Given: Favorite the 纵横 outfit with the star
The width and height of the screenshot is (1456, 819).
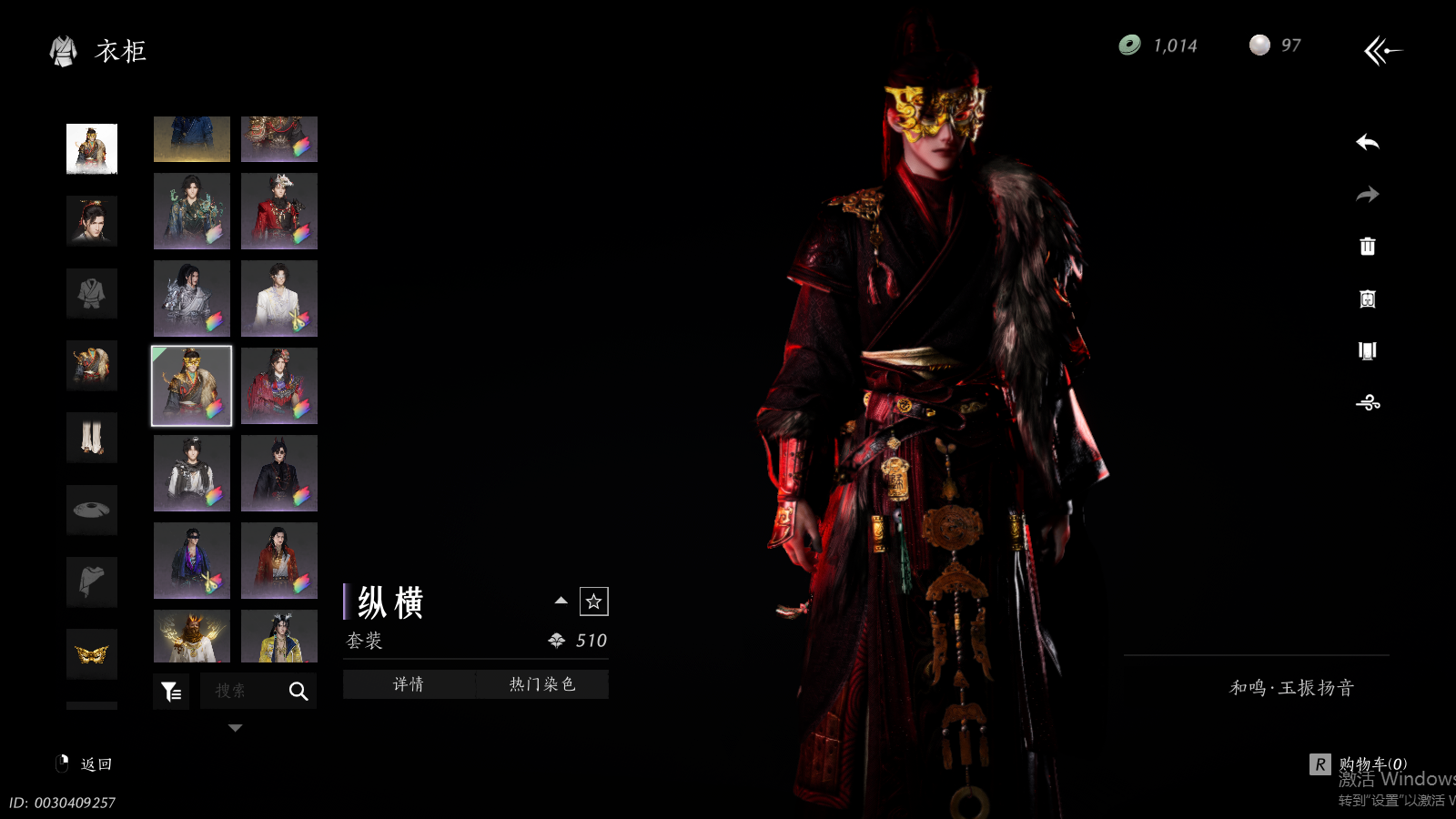Looking at the screenshot, I should coord(594,602).
